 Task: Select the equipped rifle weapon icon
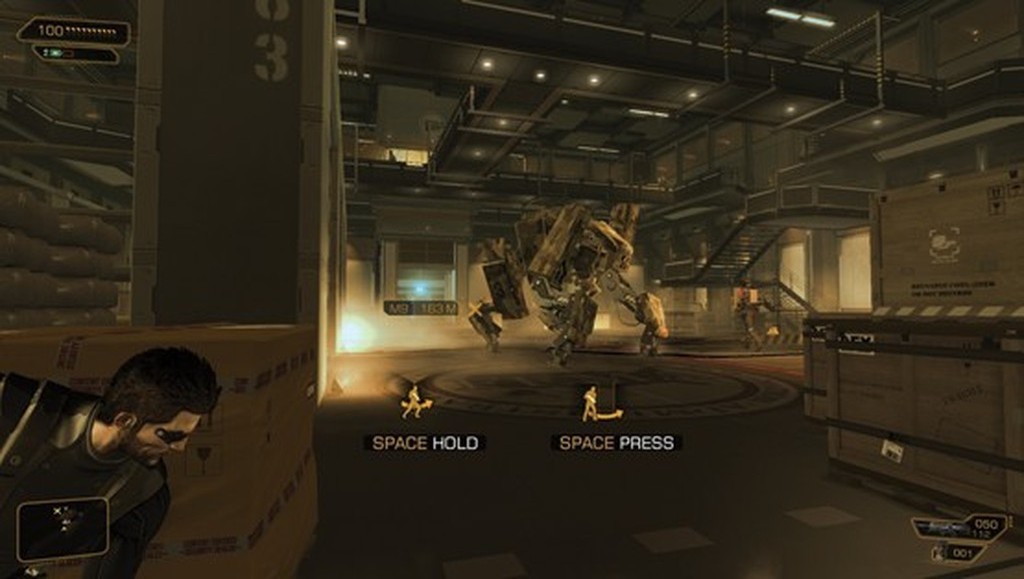tap(942, 529)
